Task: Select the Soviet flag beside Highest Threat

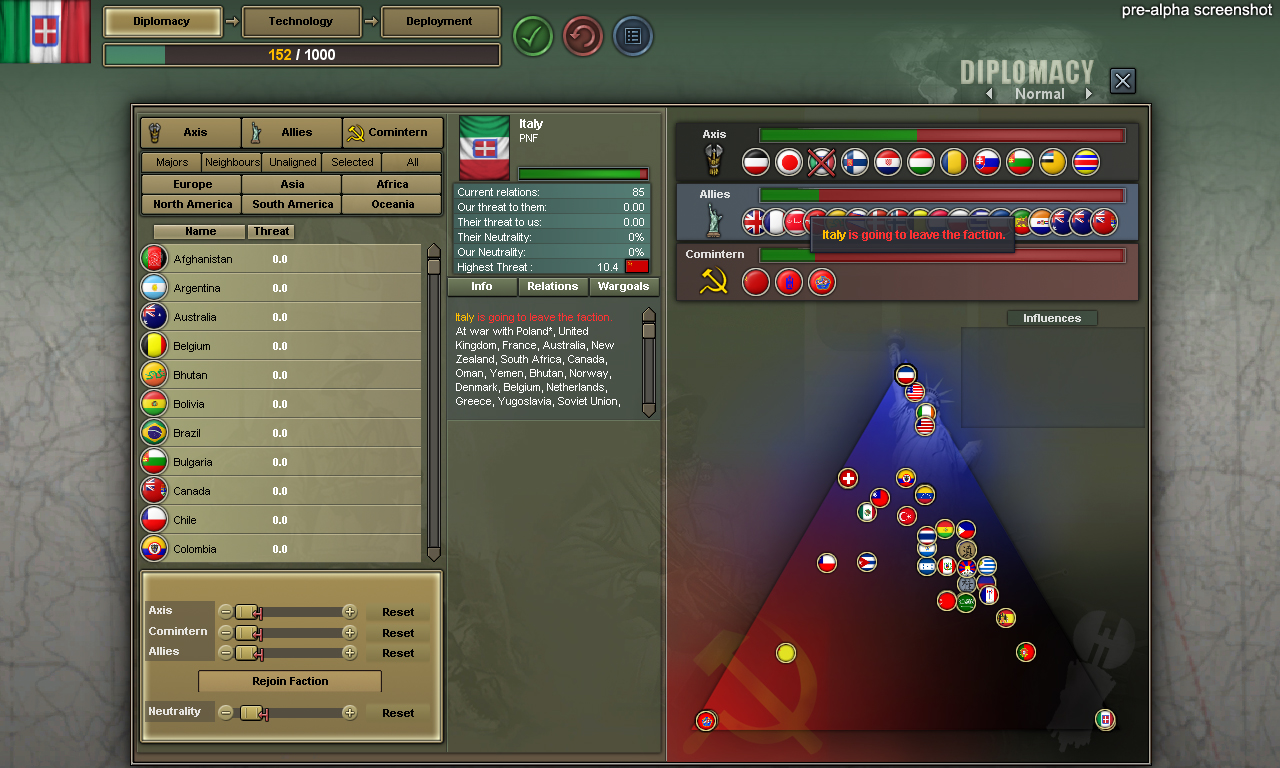Action: [x=638, y=267]
